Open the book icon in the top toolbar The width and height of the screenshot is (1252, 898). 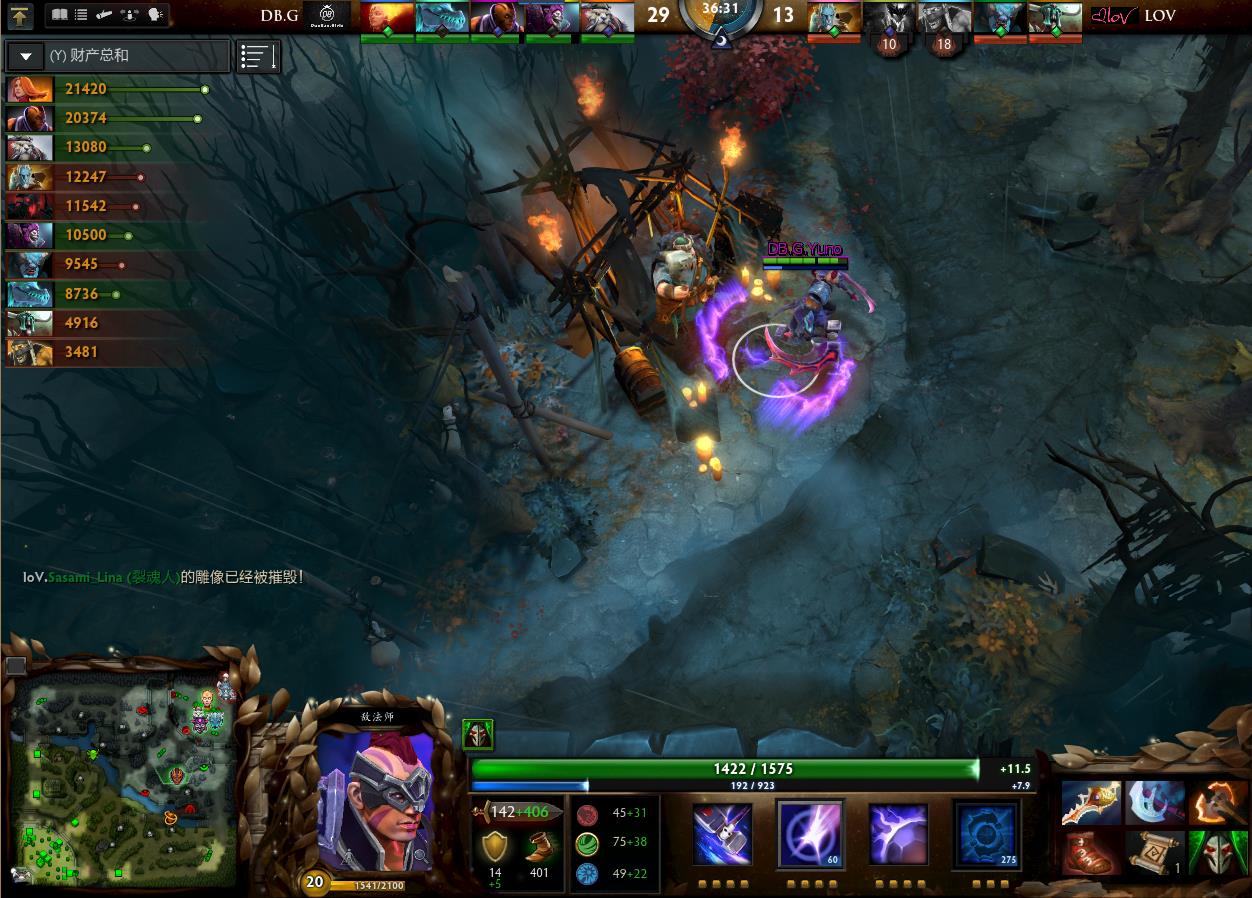[59, 15]
